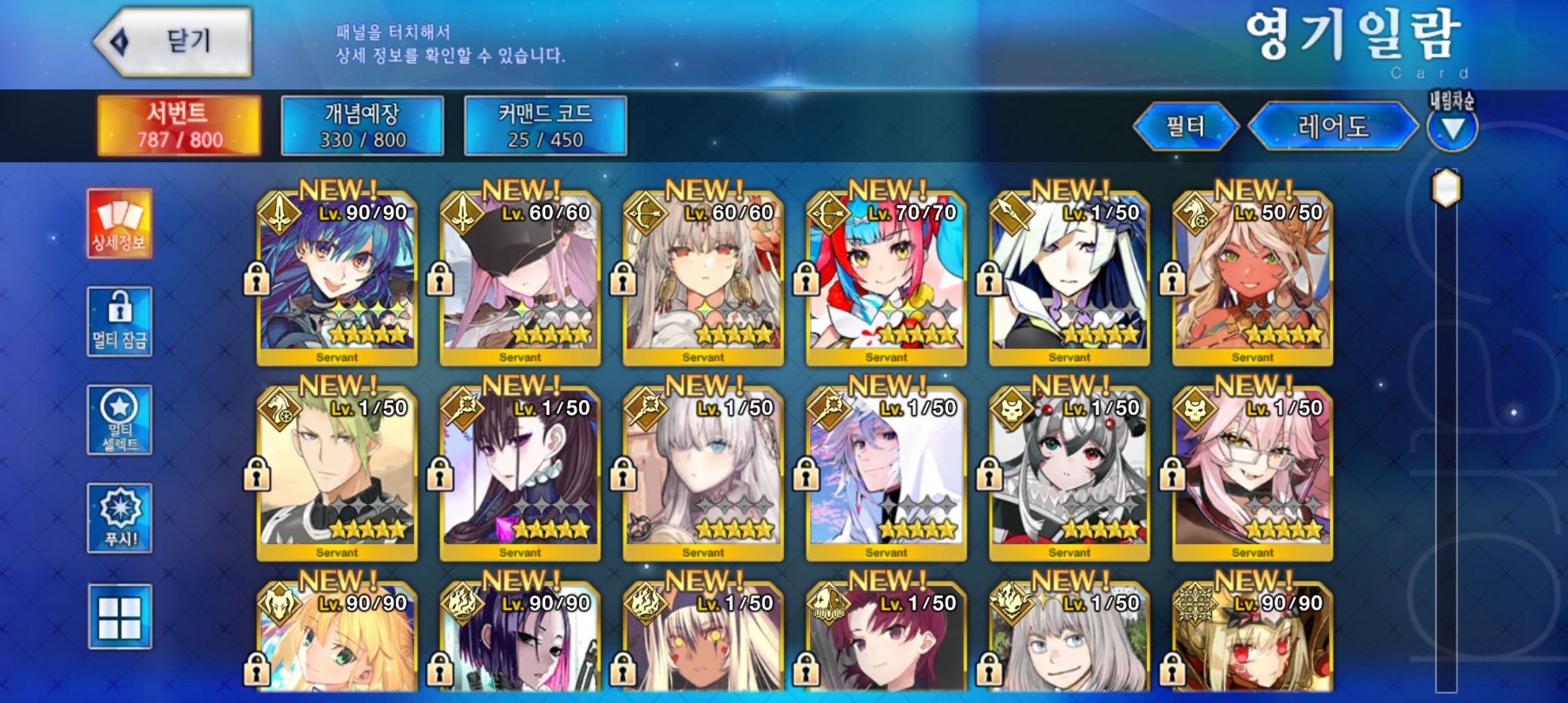Switch to the 커맨드 코드 tab
The height and width of the screenshot is (703, 1568).
[545, 126]
